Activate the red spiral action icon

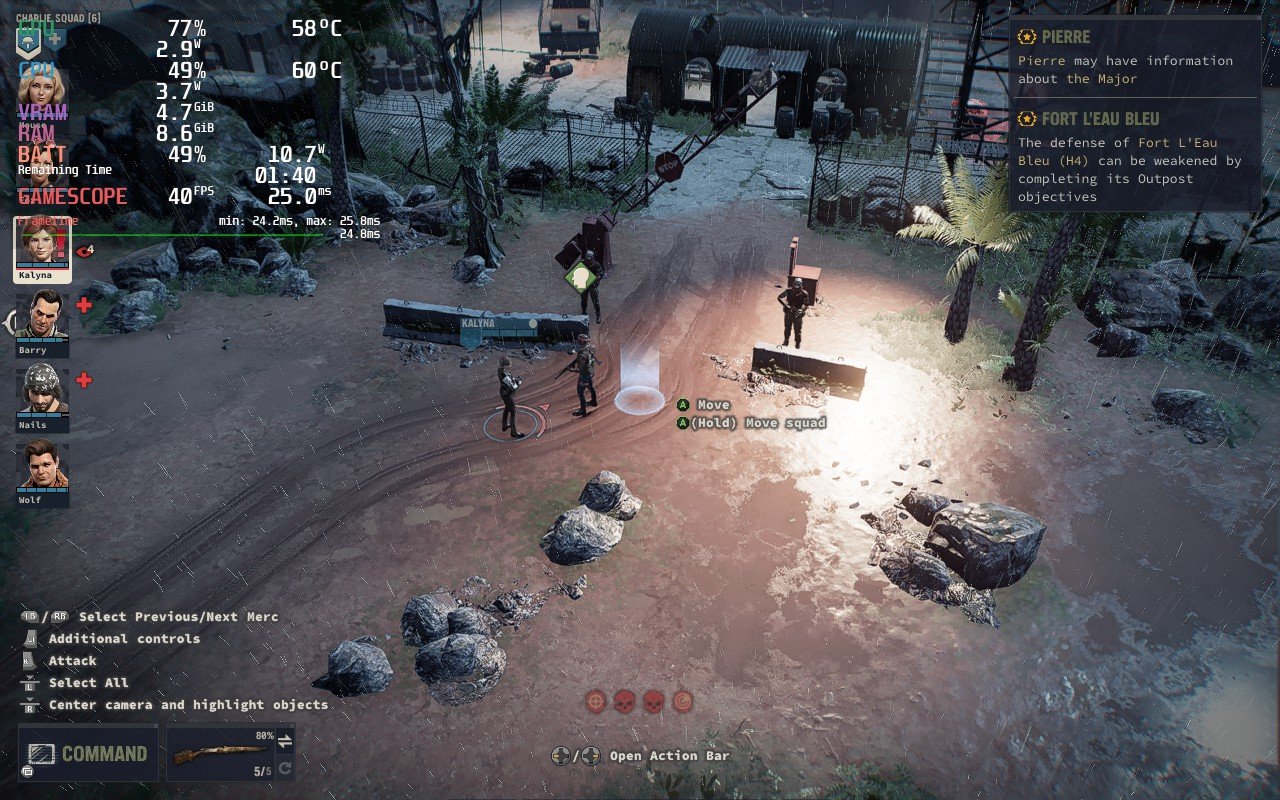point(683,701)
